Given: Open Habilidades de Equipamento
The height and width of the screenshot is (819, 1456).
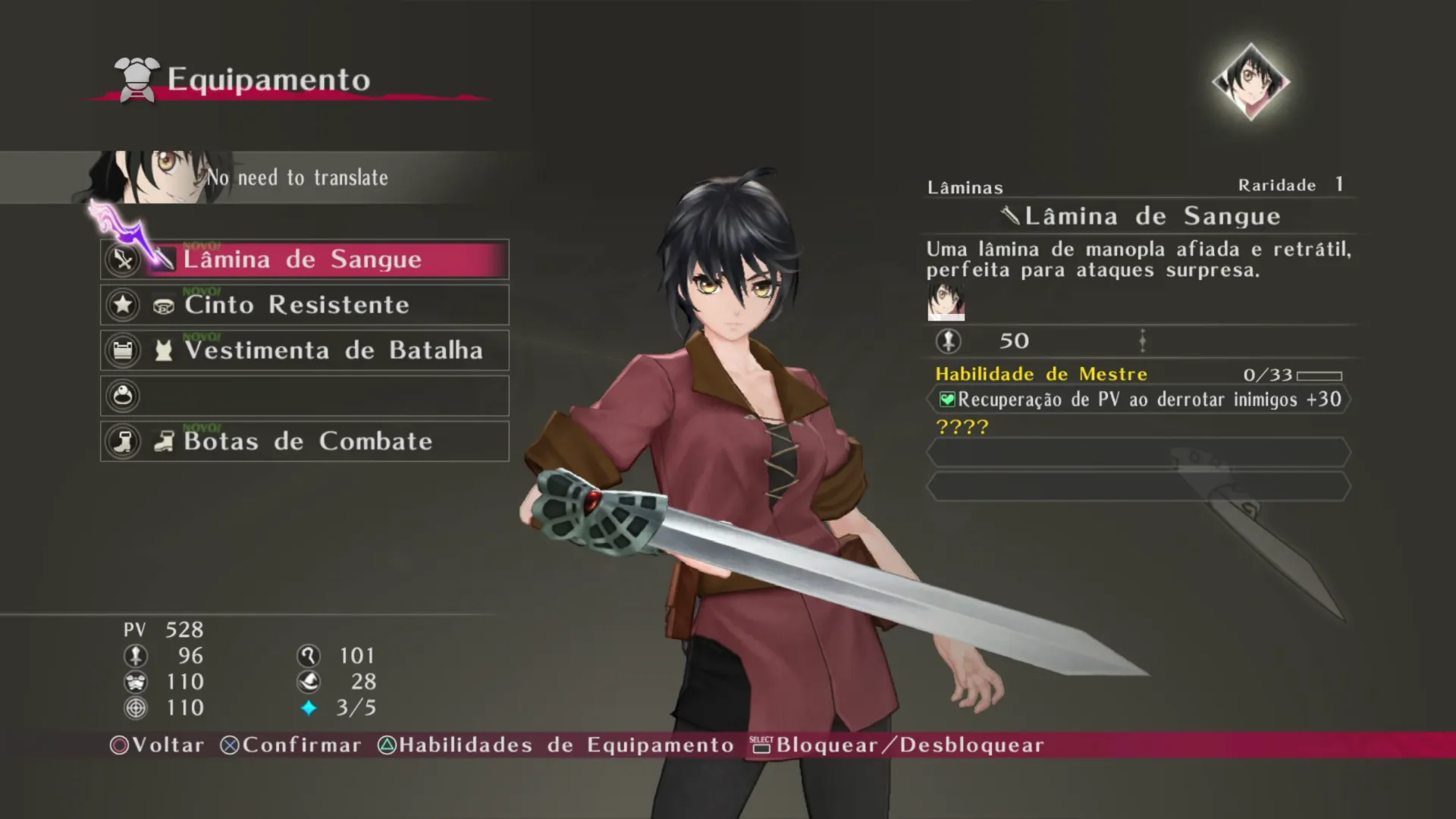Looking at the screenshot, I should tap(557, 745).
